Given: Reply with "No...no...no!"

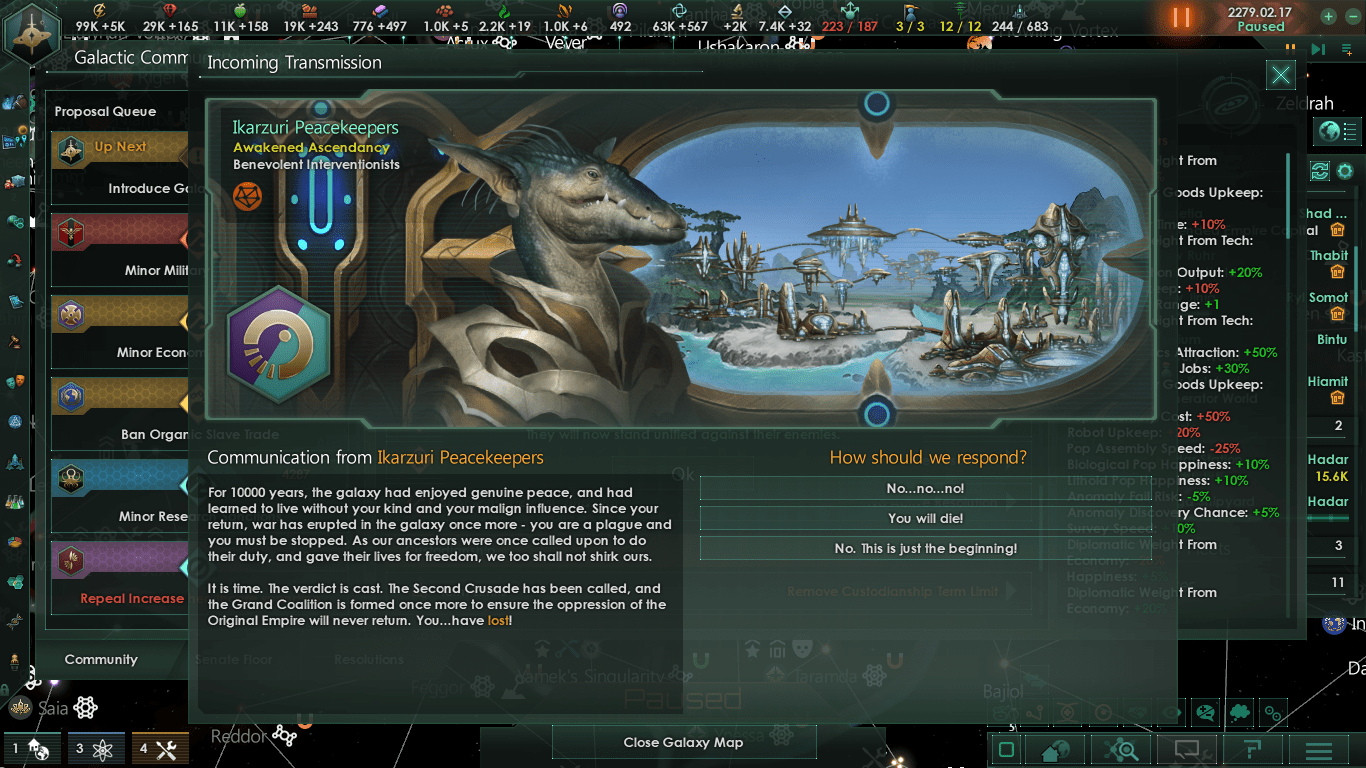Looking at the screenshot, I should (x=925, y=489).
